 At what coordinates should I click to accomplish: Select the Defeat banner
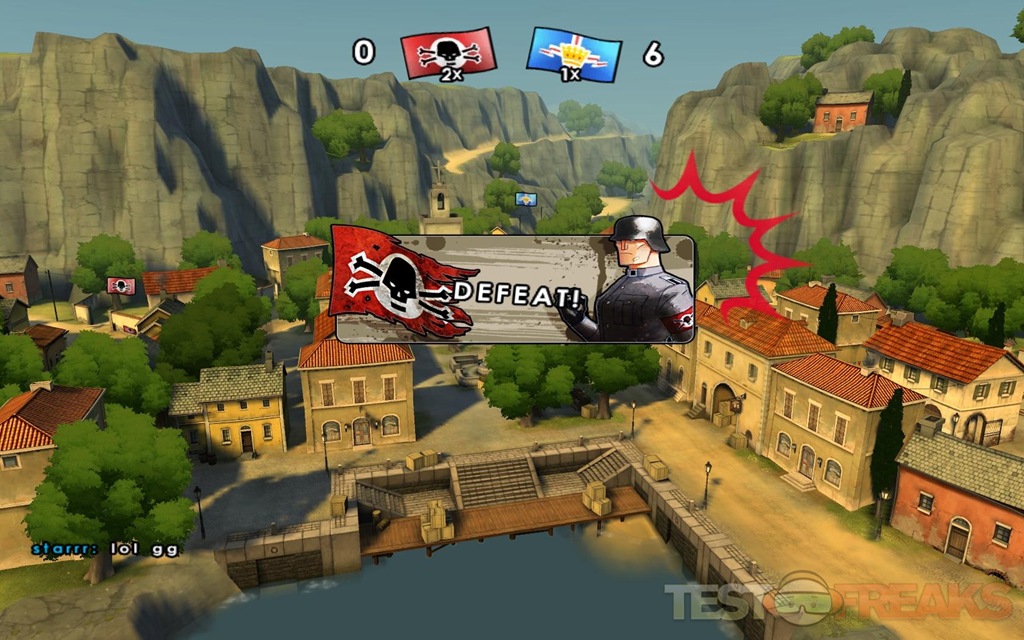[x=512, y=289]
